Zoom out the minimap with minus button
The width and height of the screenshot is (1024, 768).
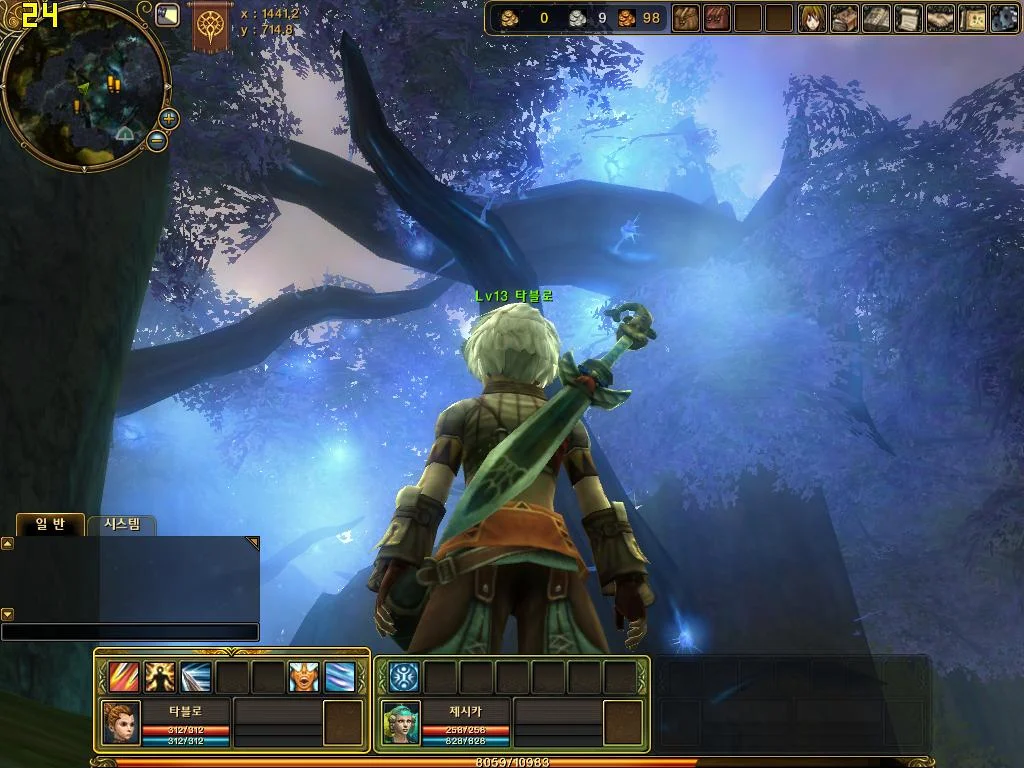(x=157, y=141)
